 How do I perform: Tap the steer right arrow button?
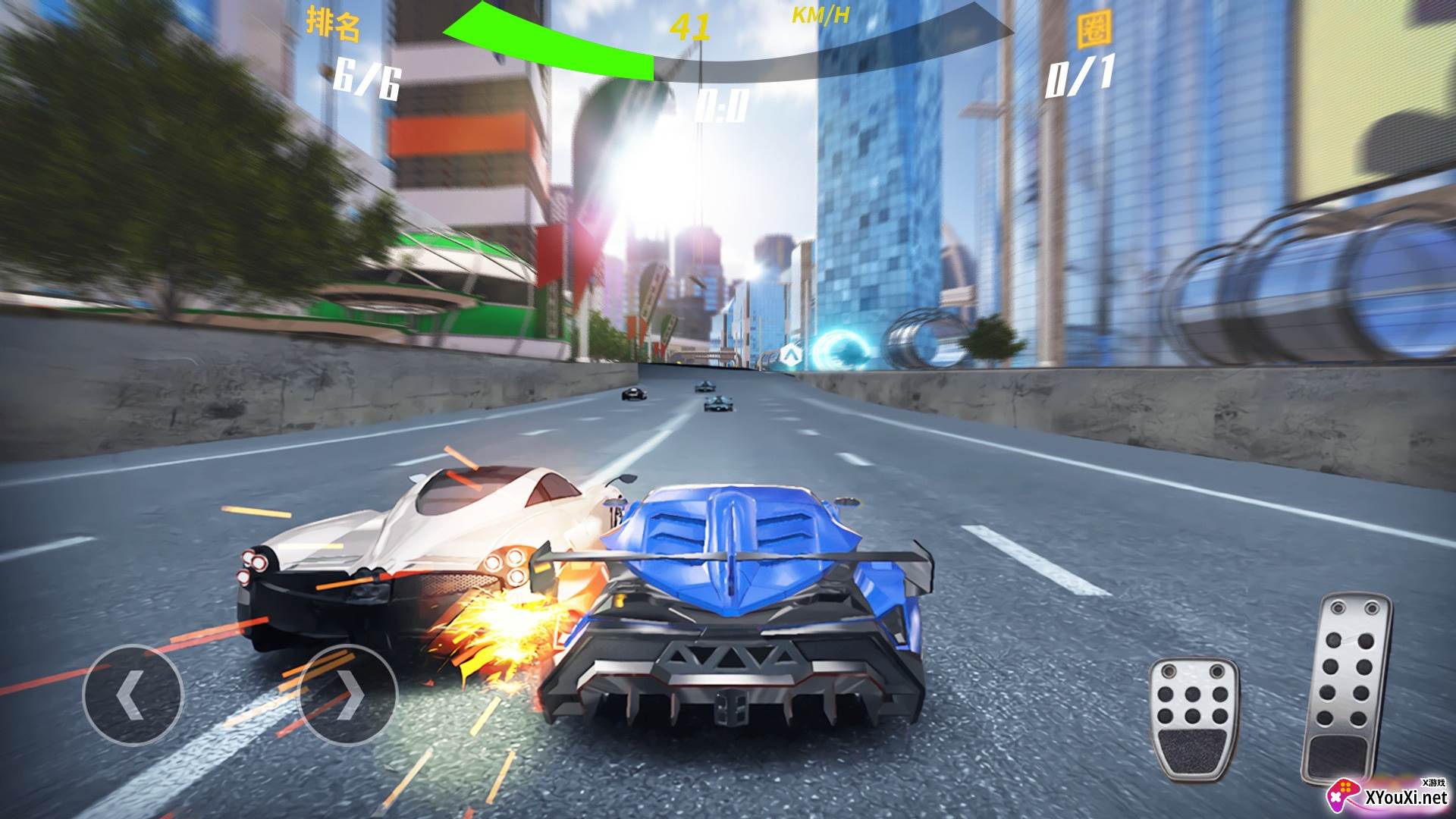(x=349, y=694)
